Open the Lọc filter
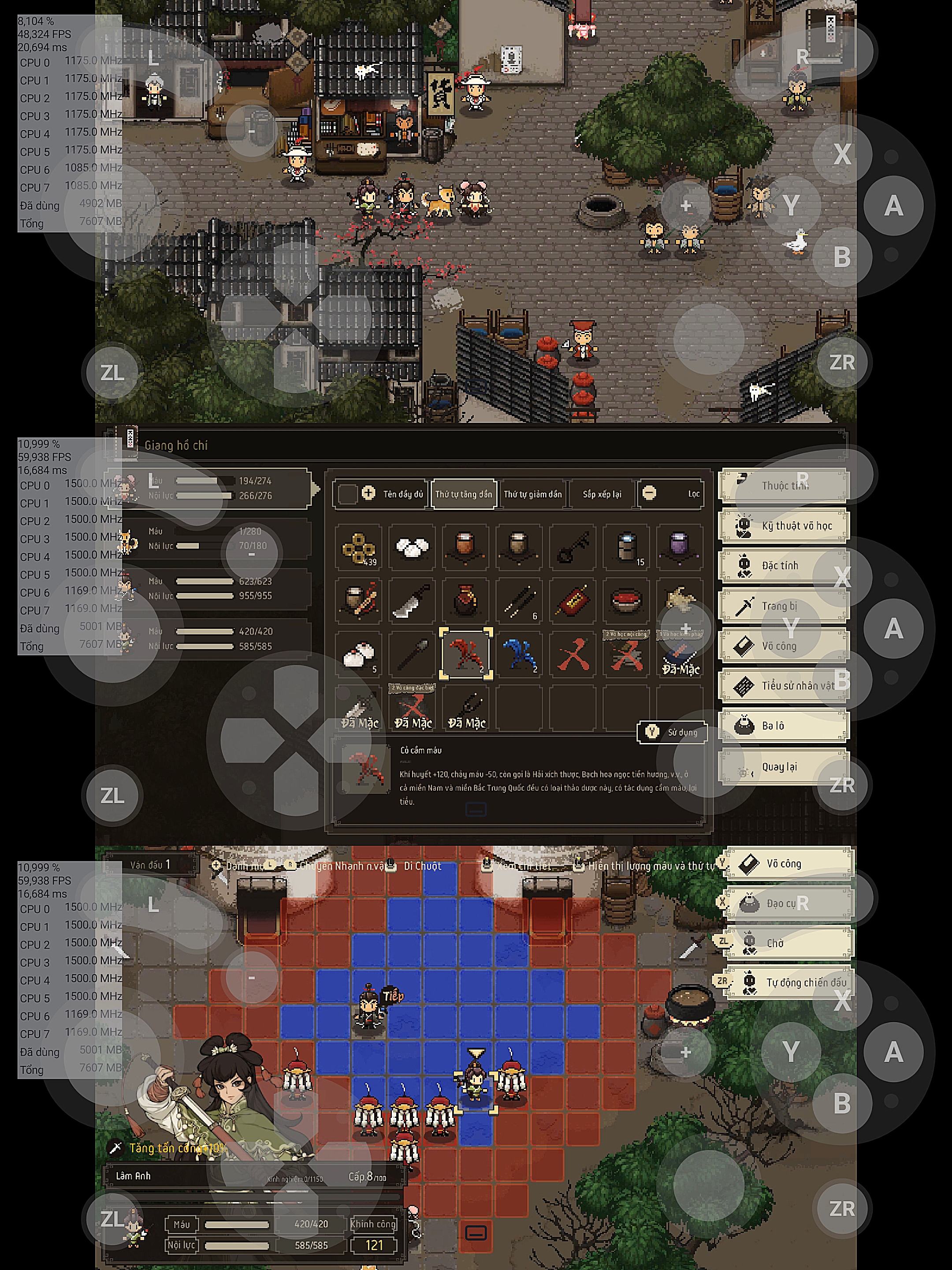 tap(671, 494)
